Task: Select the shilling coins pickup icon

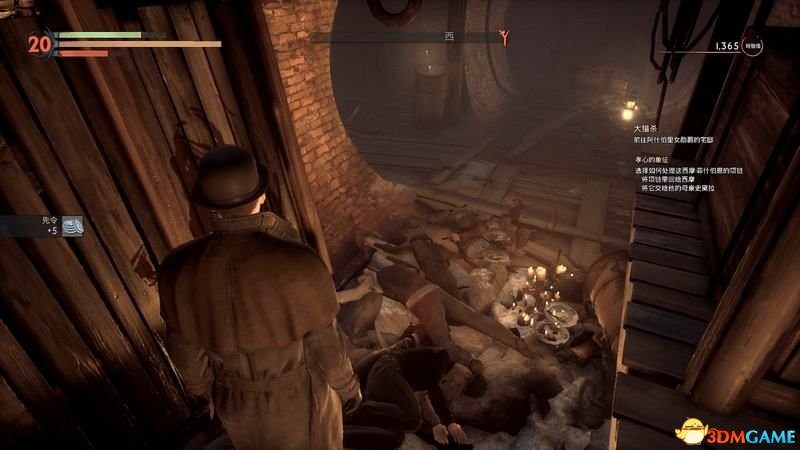Action: (x=72, y=228)
